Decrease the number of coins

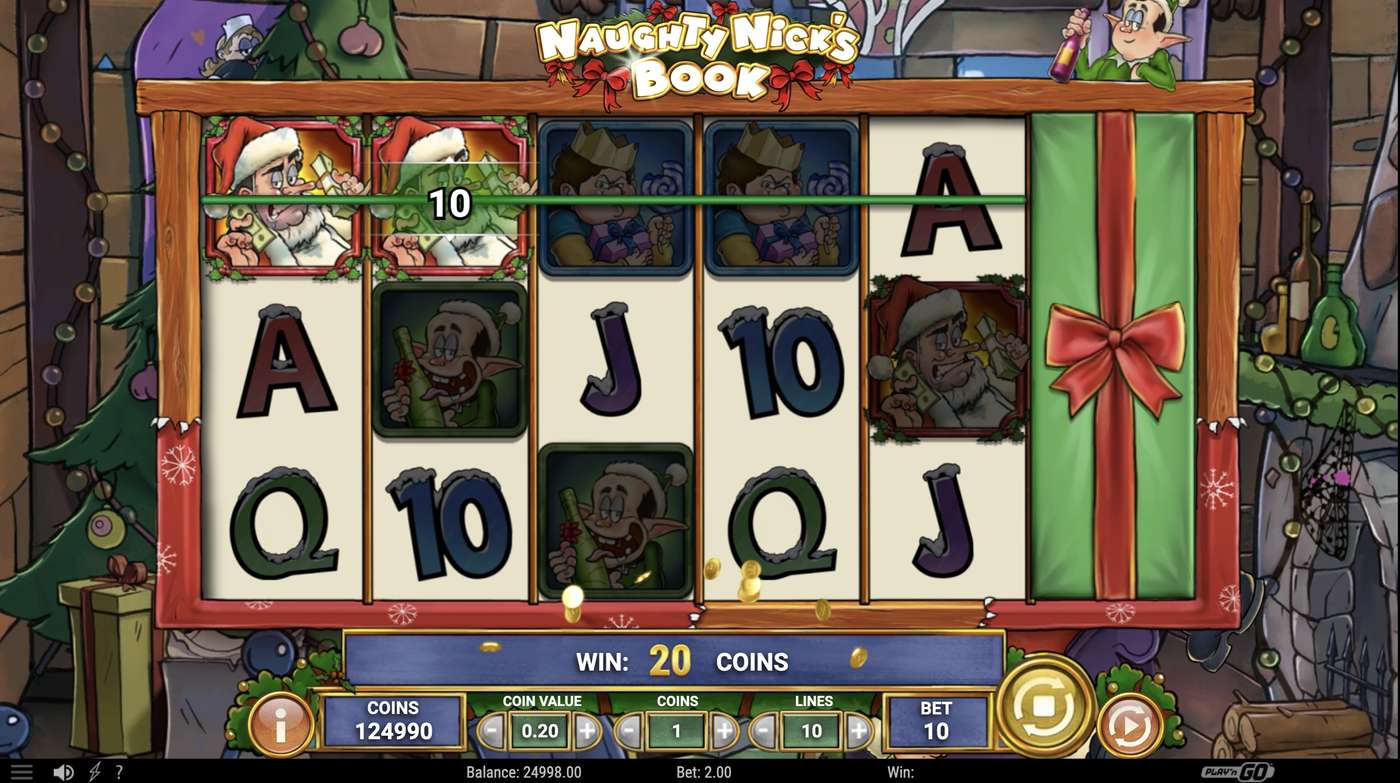pos(629,730)
